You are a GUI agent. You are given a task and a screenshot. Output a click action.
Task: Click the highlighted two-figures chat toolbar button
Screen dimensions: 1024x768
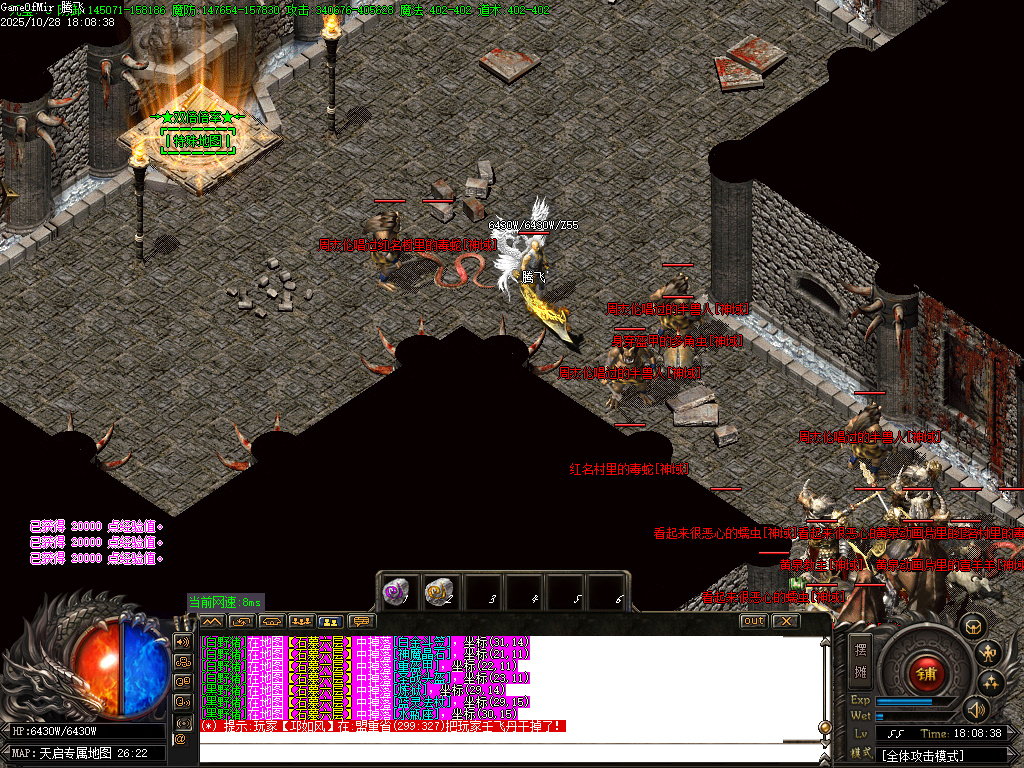click(x=330, y=622)
